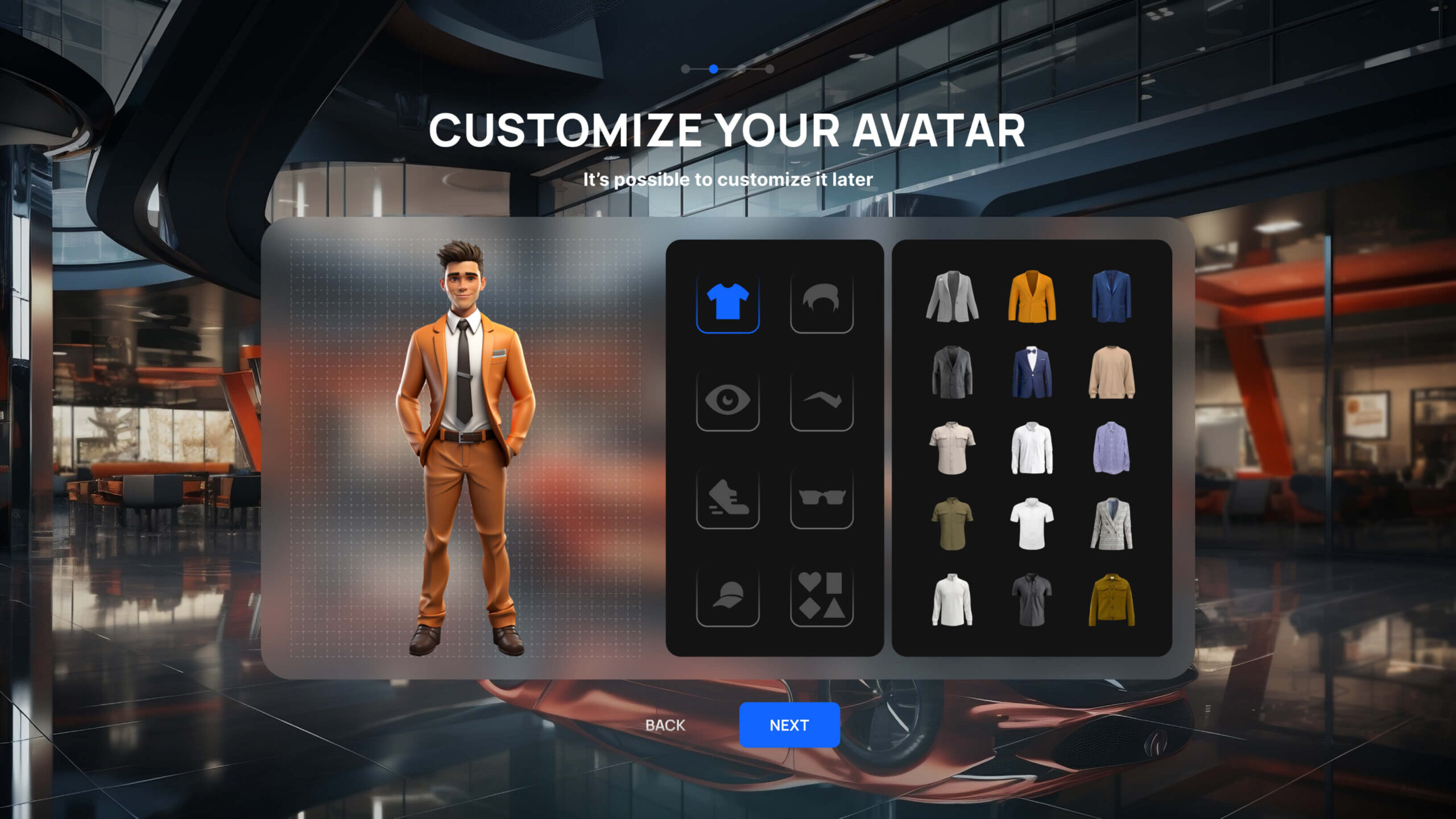
Task: Open the cap hat category
Action: click(x=727, y=595)
